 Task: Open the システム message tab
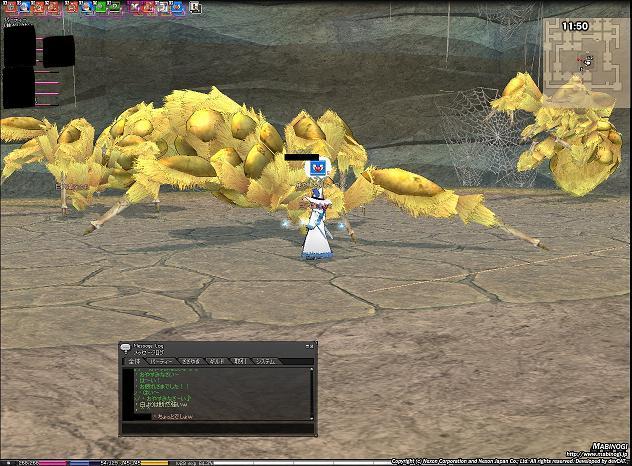pos(265,360)
